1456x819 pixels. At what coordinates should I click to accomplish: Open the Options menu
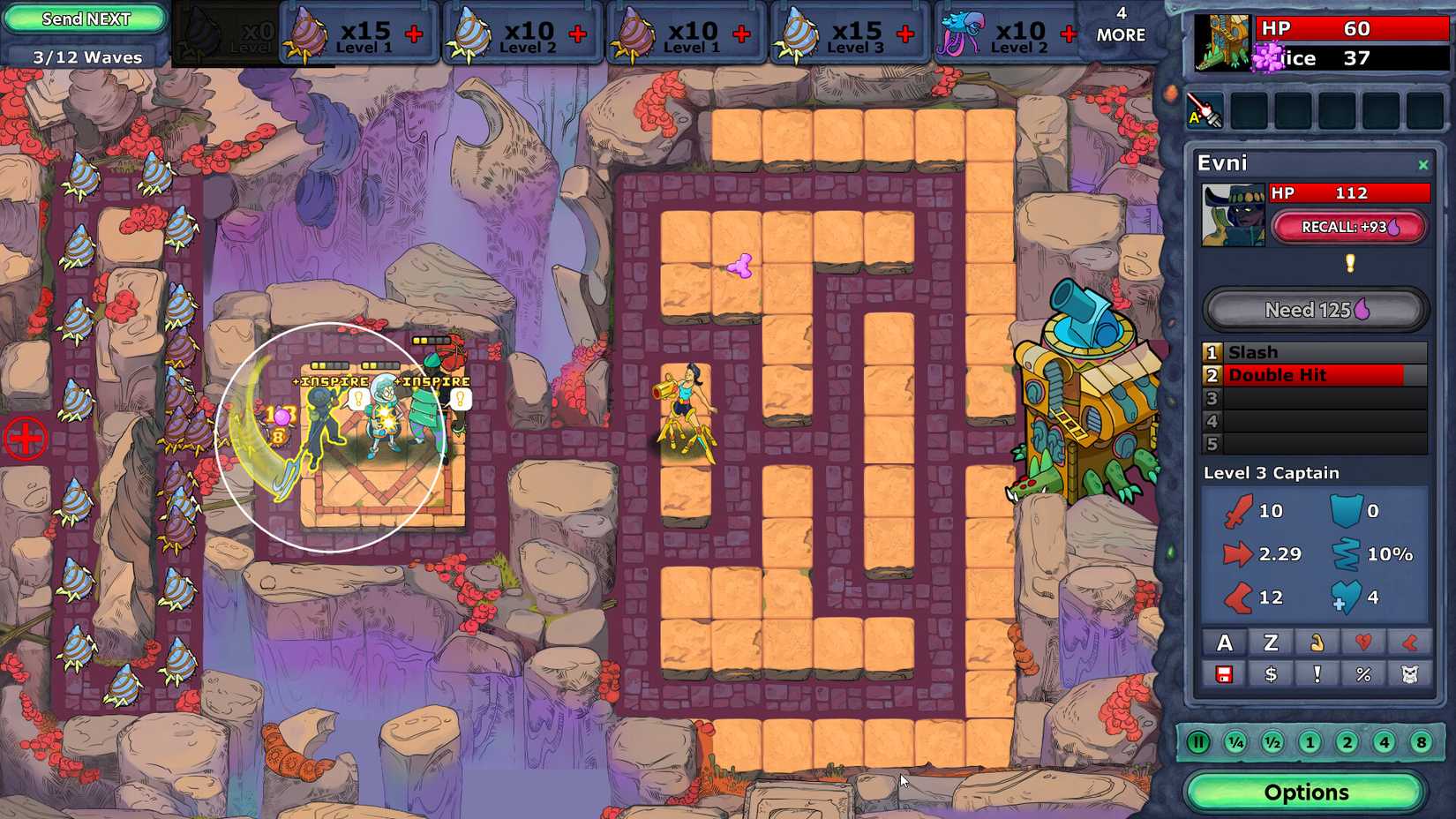[x=1306, y=792]
